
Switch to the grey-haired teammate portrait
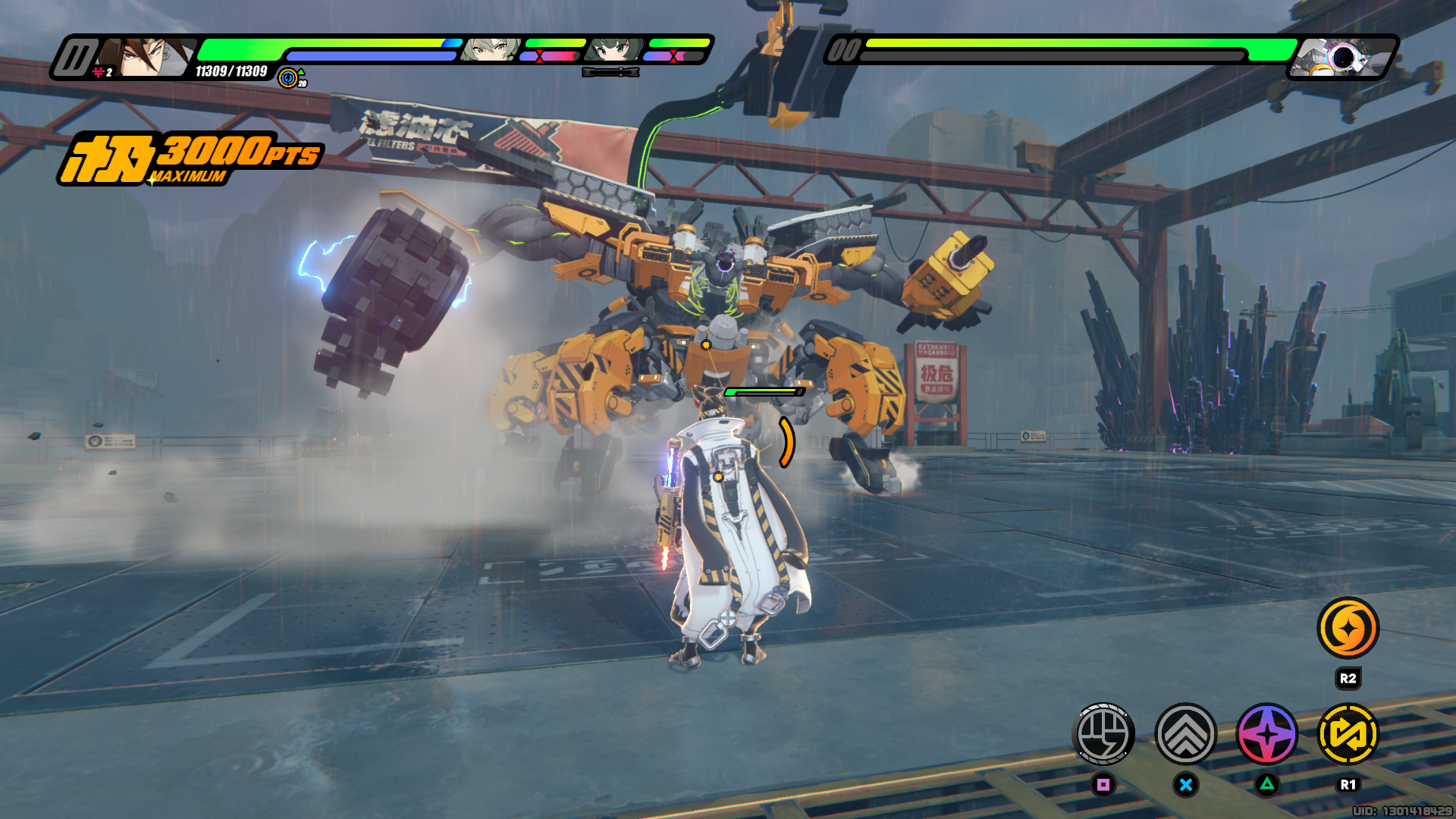tap(491, 50)
